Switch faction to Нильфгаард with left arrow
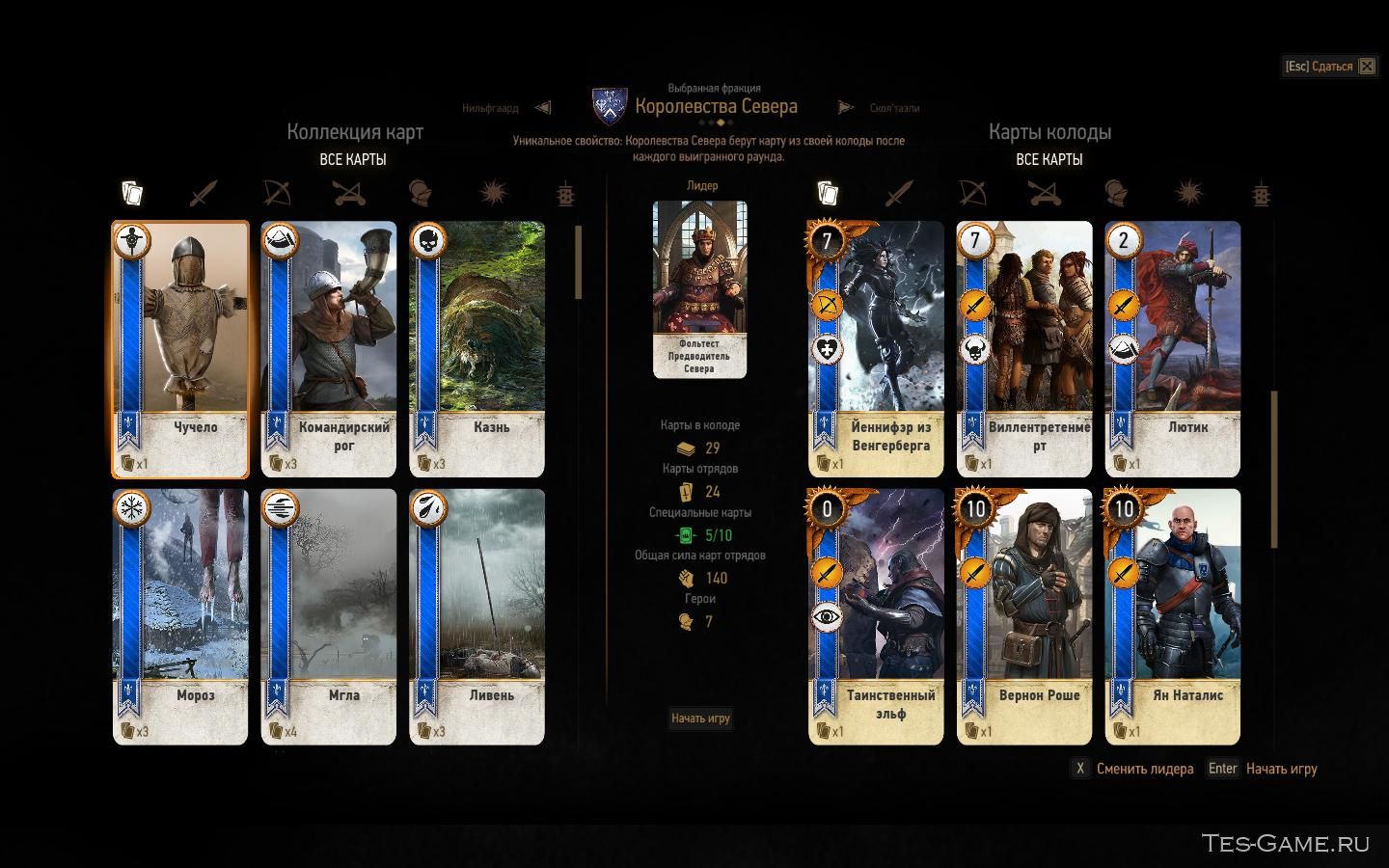This screenshot has height=868, width=1389. tap(543, 108)
